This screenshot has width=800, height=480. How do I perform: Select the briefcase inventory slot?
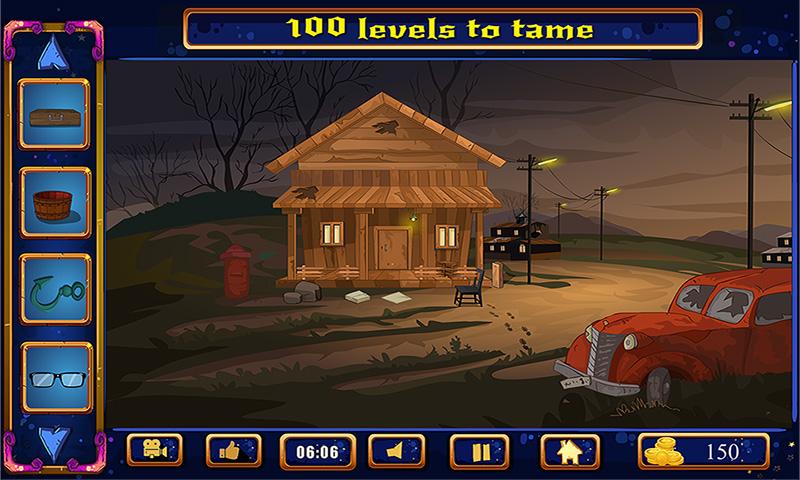point(55,115)
